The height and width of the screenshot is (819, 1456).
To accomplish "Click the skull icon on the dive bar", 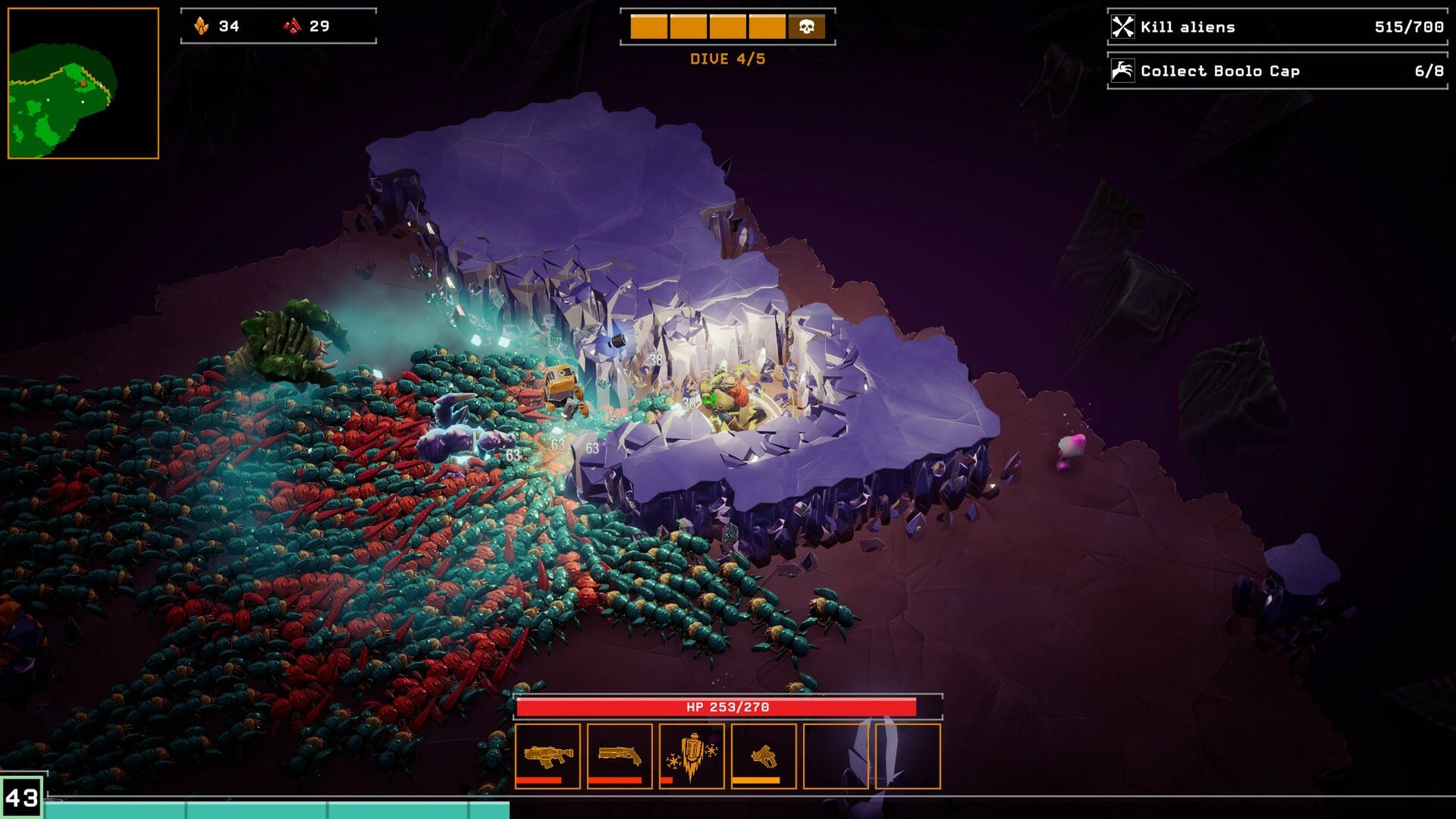I will pyautogui.click(x=807, y=27).
